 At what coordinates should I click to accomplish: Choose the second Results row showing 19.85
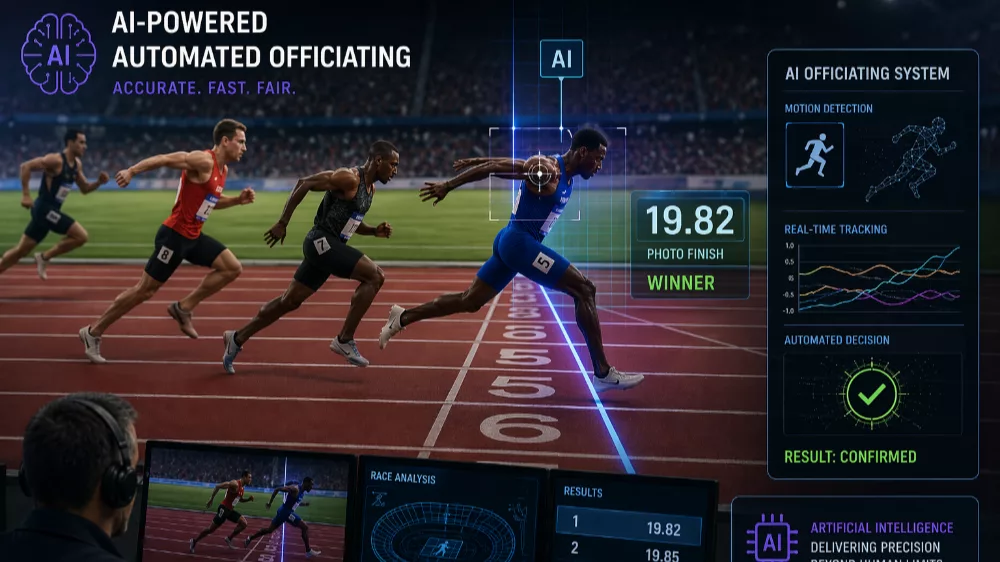pyautogui.click(x=632, y=549)
